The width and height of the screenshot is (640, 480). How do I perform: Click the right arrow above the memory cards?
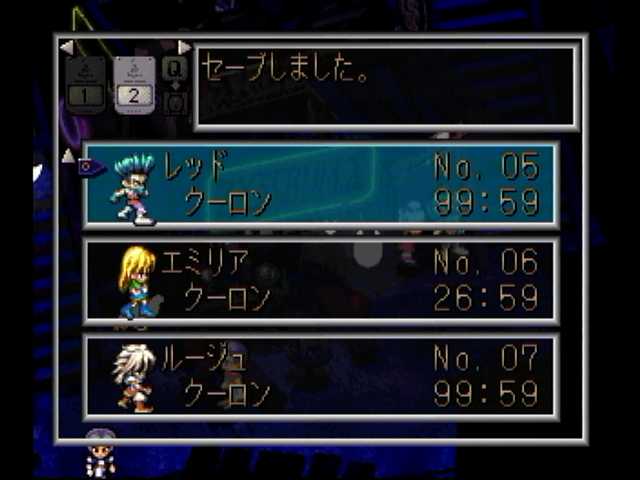pyautogui.click(x=184, y=47)
